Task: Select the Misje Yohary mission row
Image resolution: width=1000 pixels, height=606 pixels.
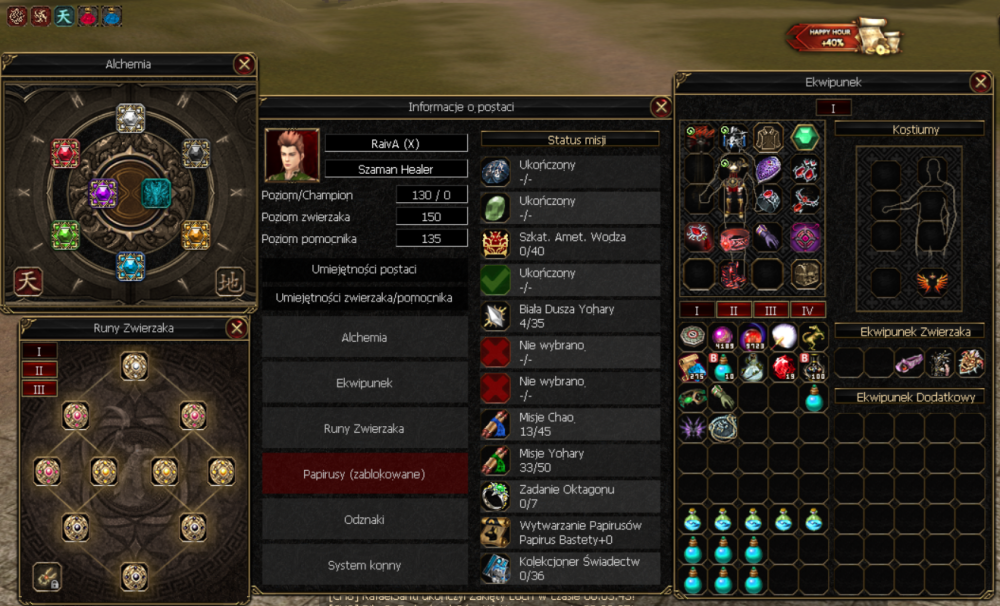Action: tap(570, 459)
